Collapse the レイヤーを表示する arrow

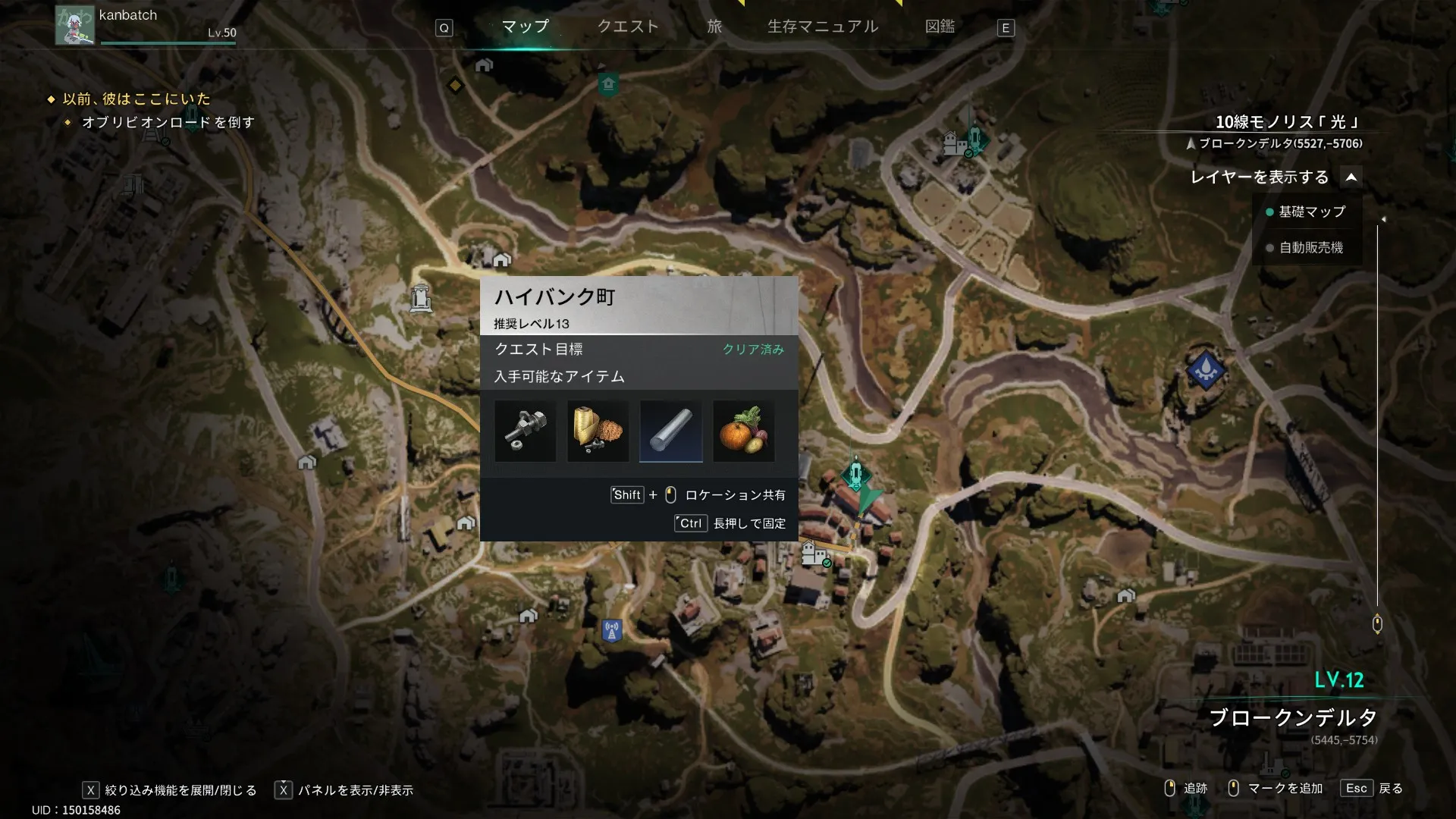click(1351, 177)
